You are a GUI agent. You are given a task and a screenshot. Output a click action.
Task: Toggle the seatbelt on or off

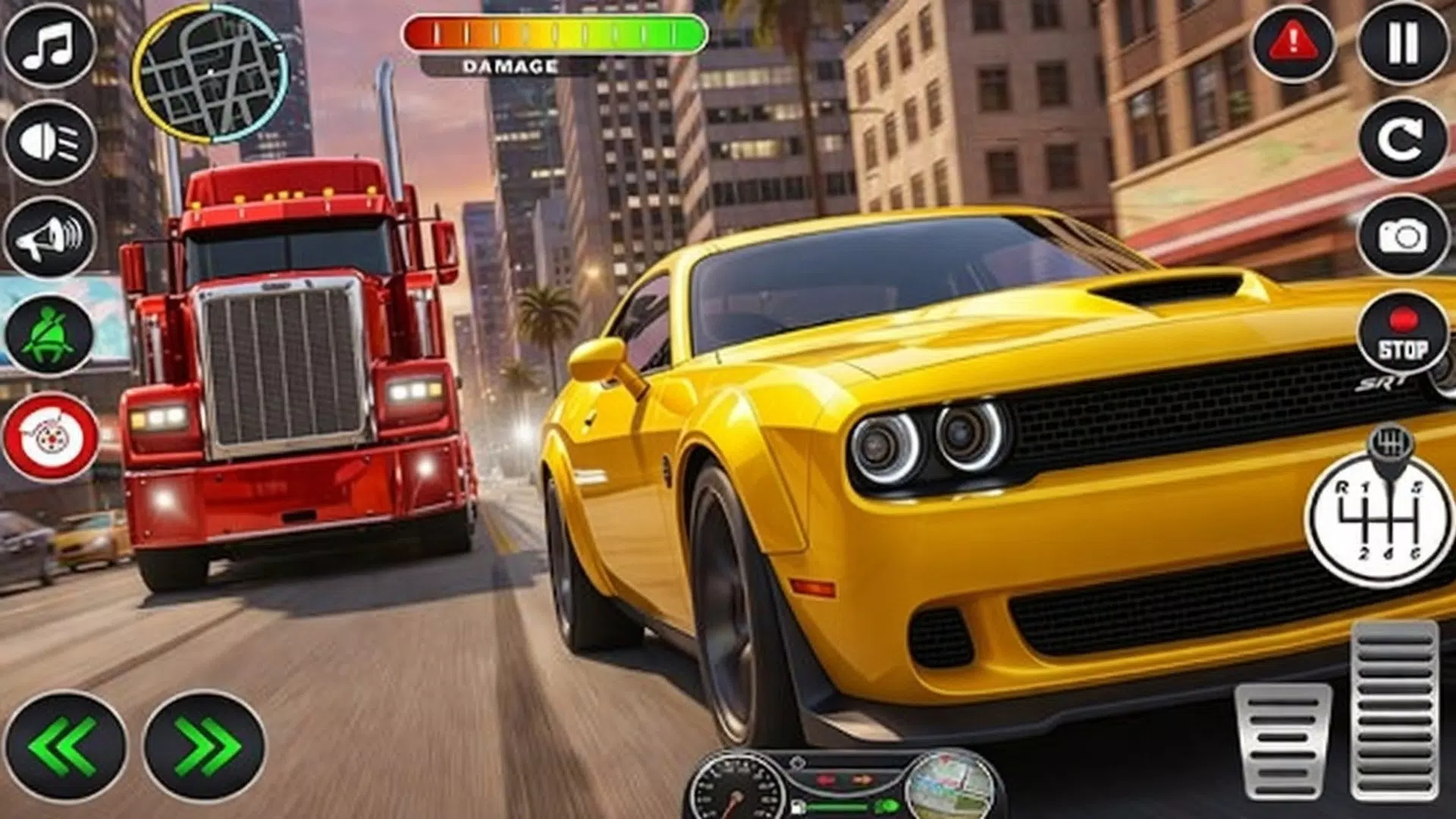[x=47, y=334]
